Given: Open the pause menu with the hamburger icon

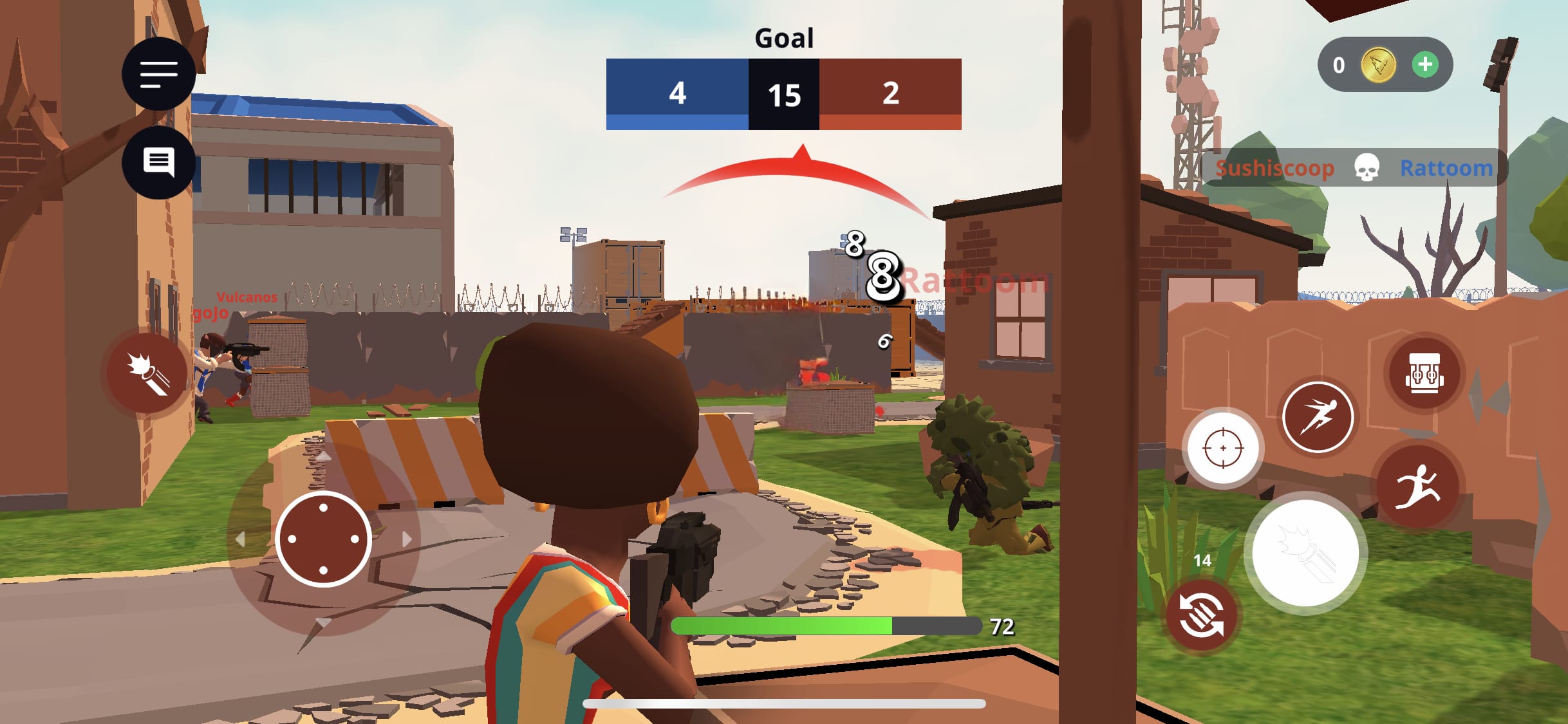Looking at the screenshot, I should click(158, 74).
